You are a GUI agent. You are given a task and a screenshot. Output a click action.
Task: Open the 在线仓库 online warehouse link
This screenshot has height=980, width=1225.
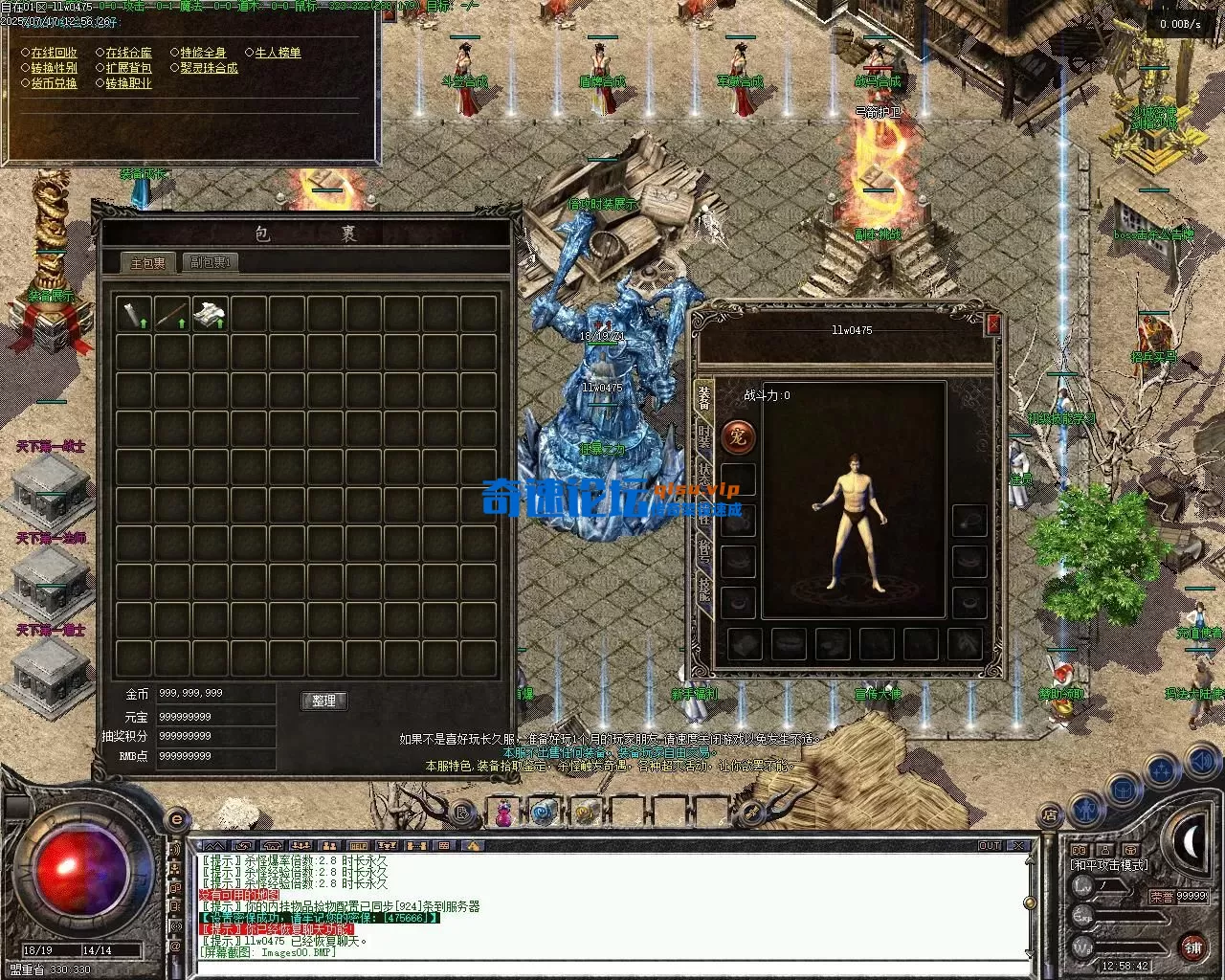128,53
